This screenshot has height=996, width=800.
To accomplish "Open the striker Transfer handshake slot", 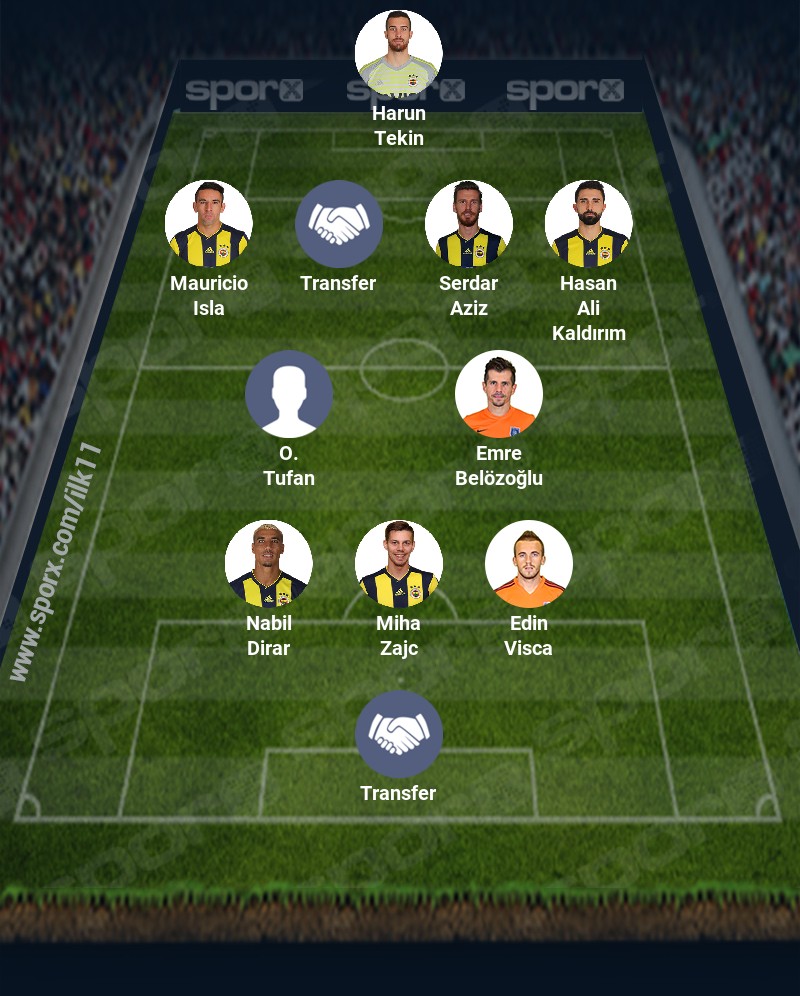I will point(399,734).
